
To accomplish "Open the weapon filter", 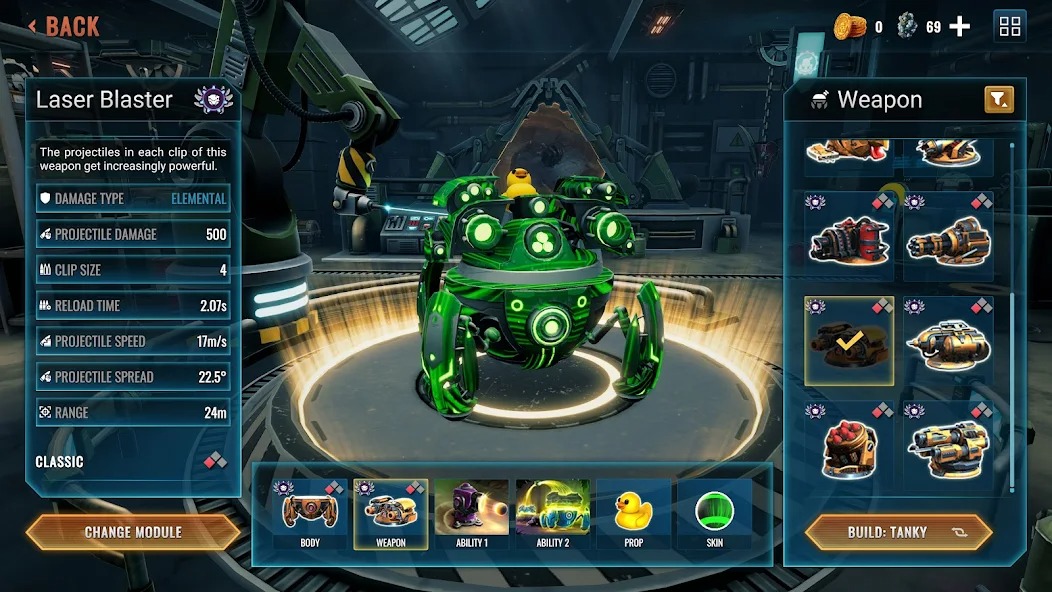I will [x=999, y=99].
